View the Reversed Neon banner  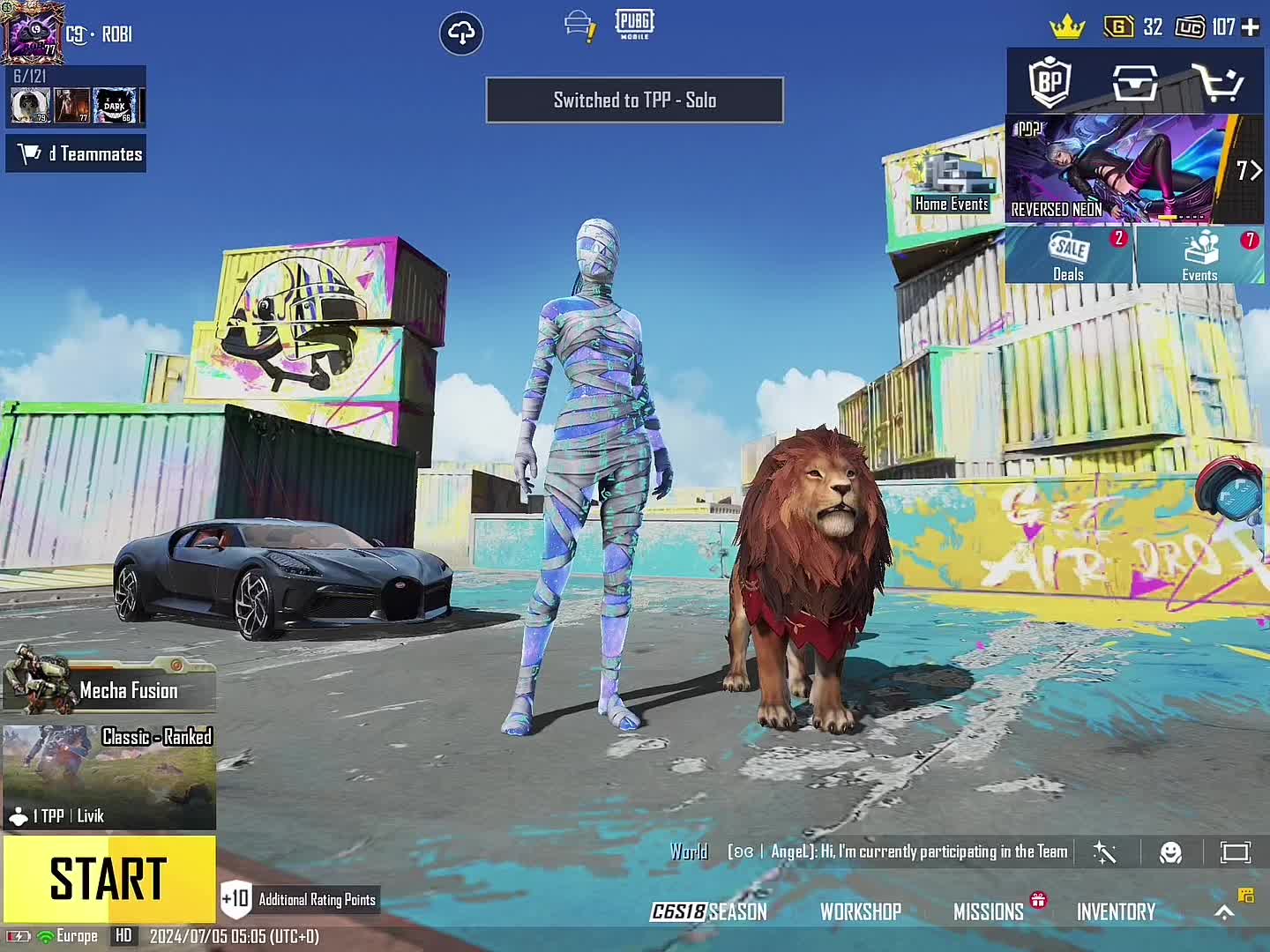pyautogui.click(x=1120, y=169)
